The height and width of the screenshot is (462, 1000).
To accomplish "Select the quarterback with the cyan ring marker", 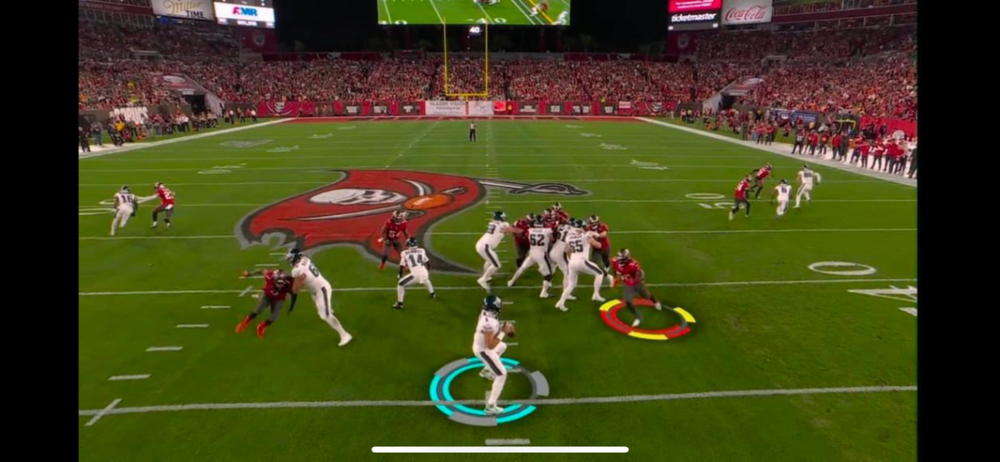I will 490,350.
